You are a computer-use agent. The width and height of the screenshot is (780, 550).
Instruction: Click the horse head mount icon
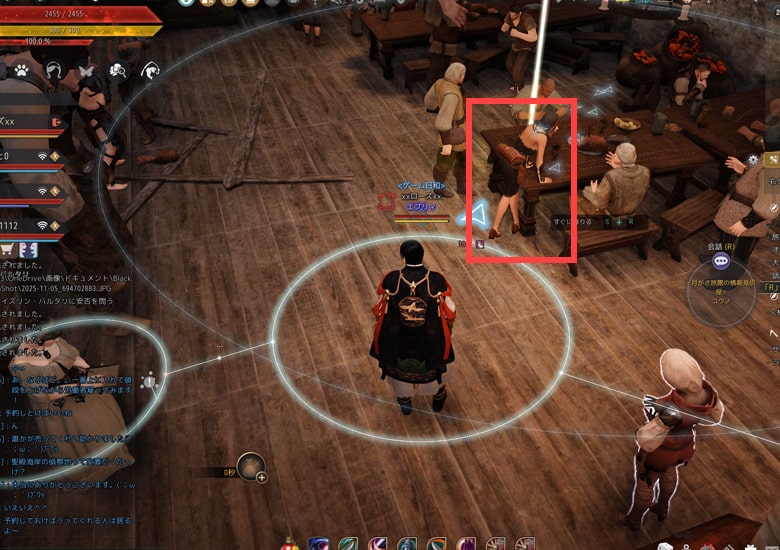click(x=150, y=70)
